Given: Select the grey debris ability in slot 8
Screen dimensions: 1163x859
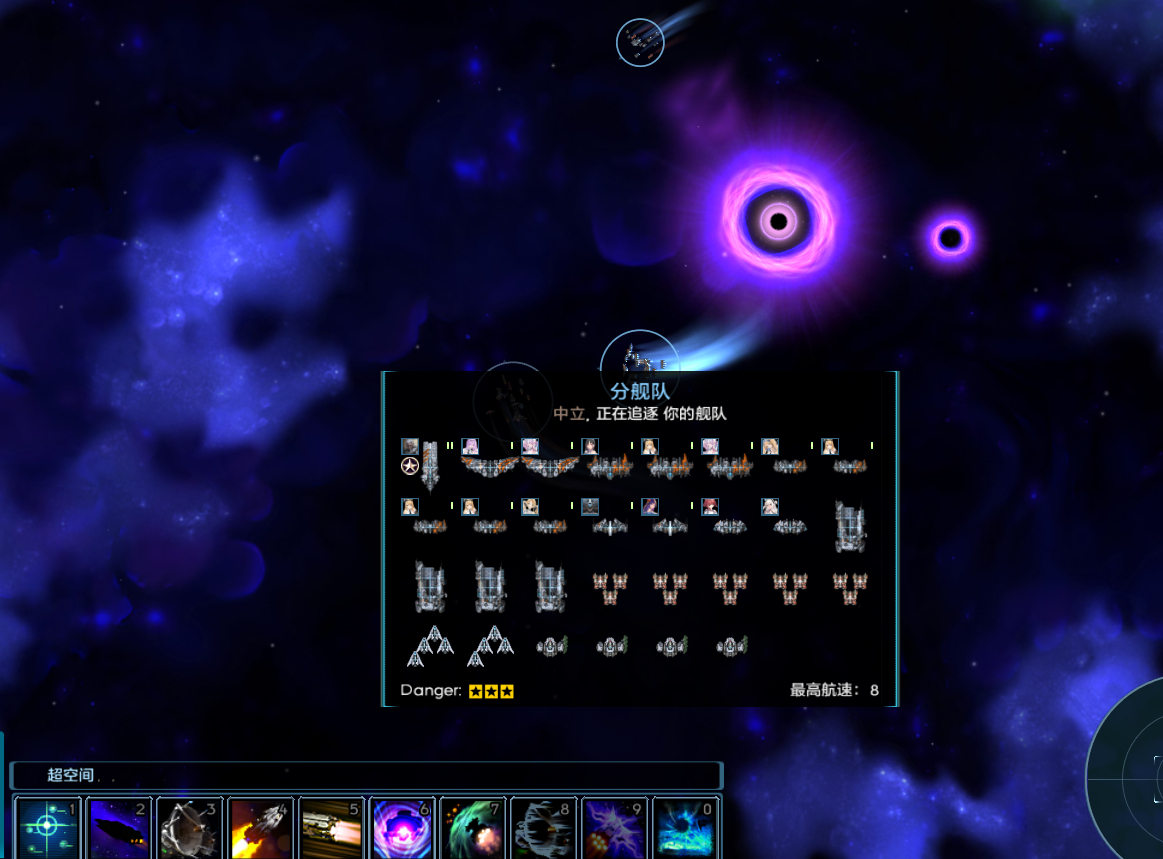Looking at the screenshot, I should (544, 828).
